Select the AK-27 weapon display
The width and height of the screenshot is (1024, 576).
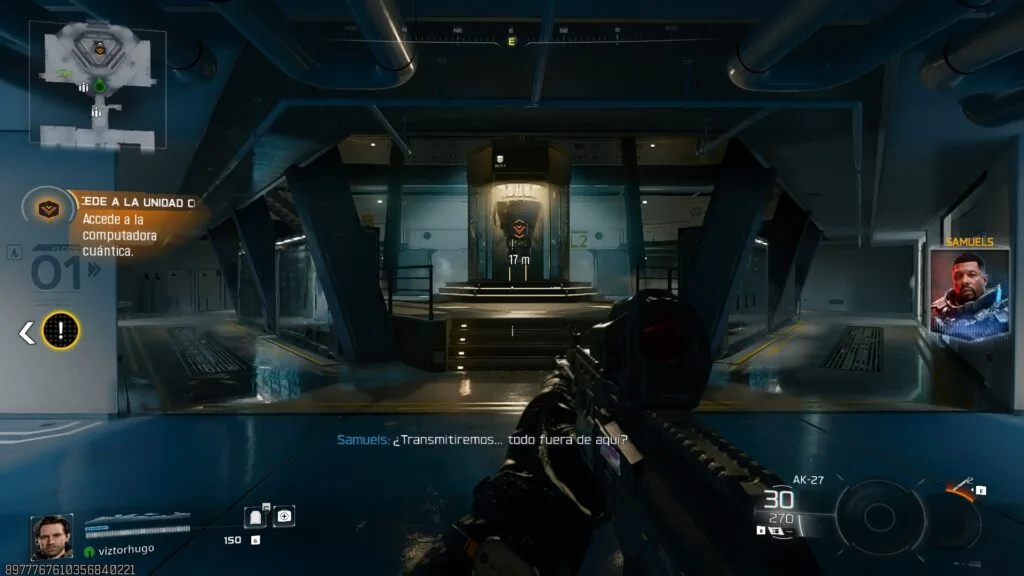(x=790, y=505)
